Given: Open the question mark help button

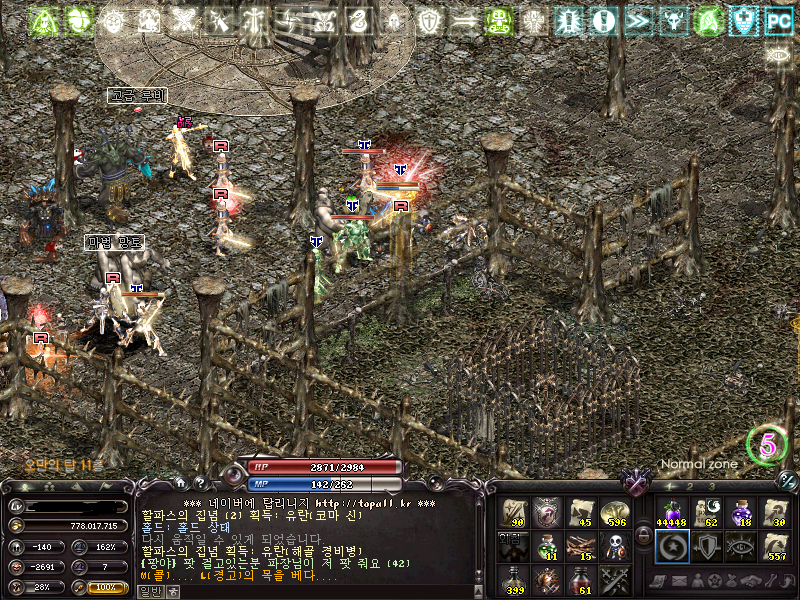Looking at the screenshot, I should click(199, 484).
